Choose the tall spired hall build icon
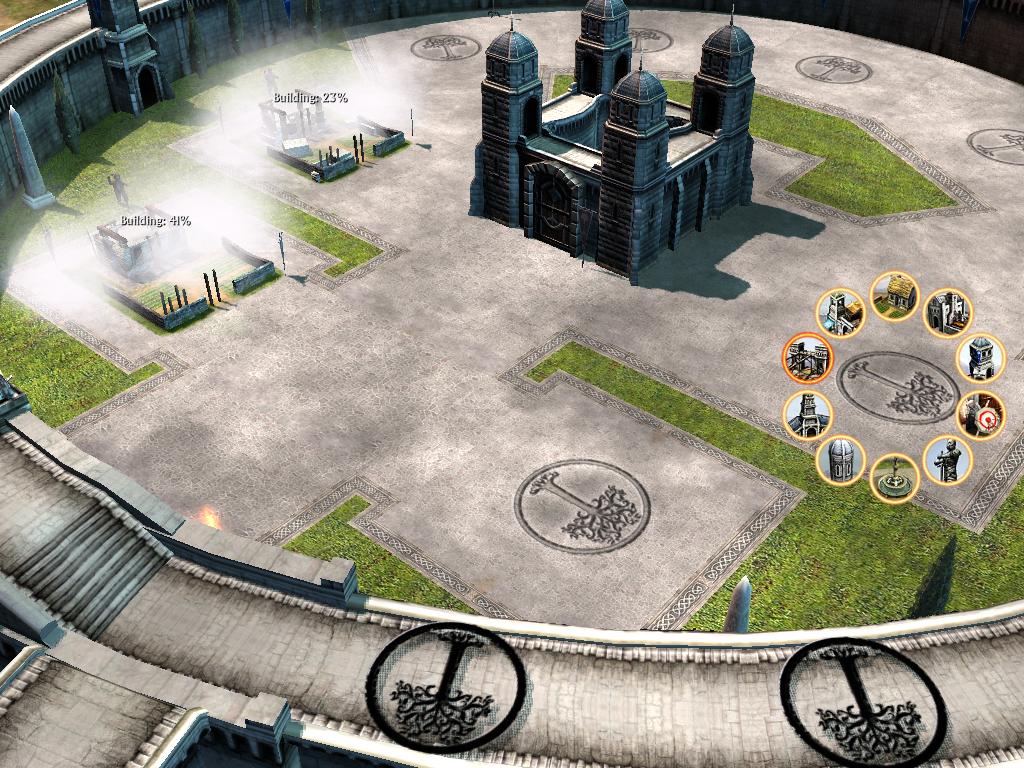The width and height of the screenshot is (1024, 768). [x=807, y=415]
